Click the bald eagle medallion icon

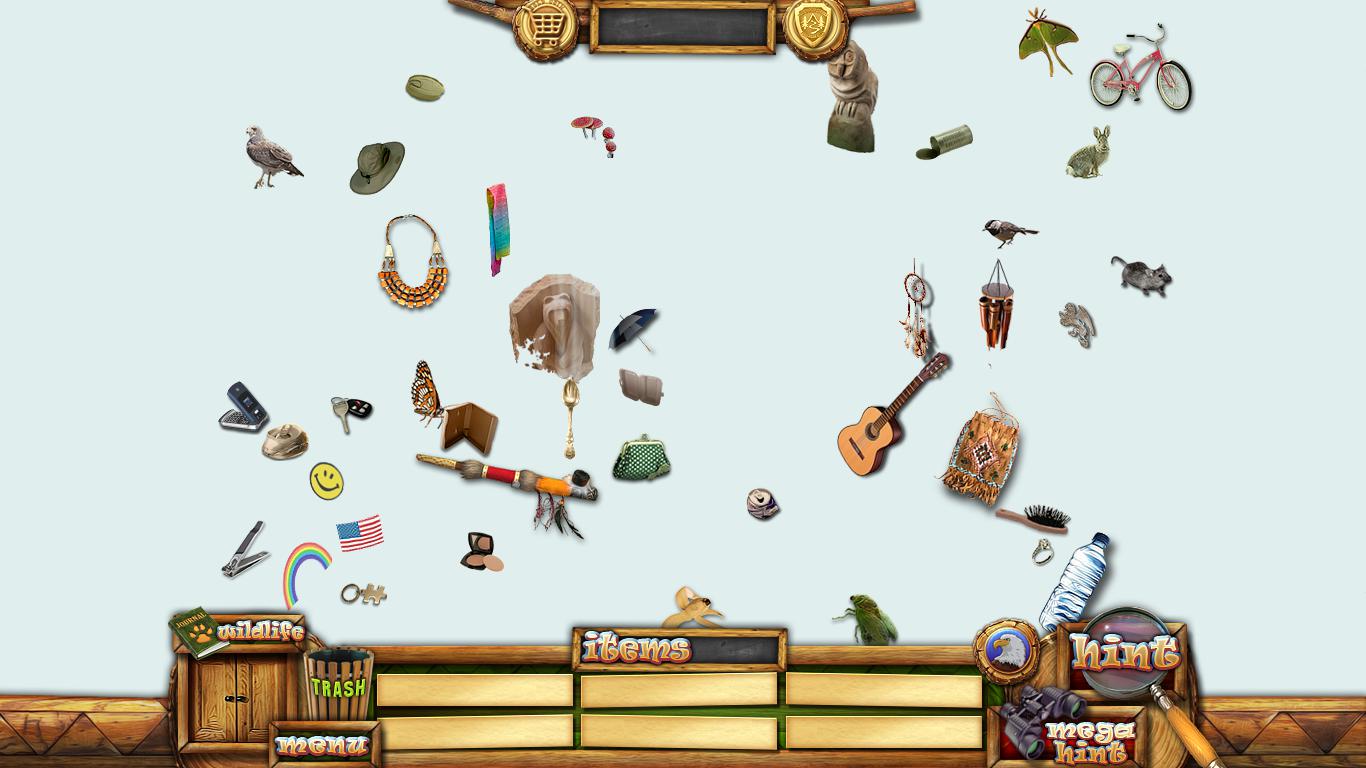pos(1005,651)
